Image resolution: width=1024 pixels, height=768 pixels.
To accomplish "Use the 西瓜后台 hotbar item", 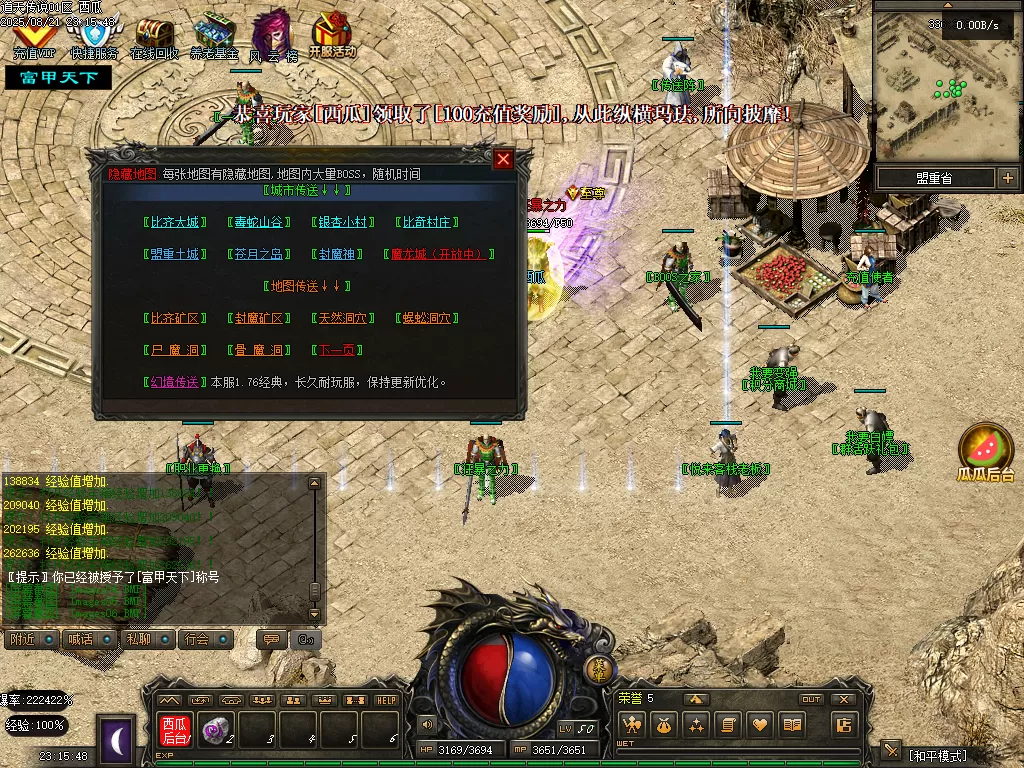I will (175, 730).
